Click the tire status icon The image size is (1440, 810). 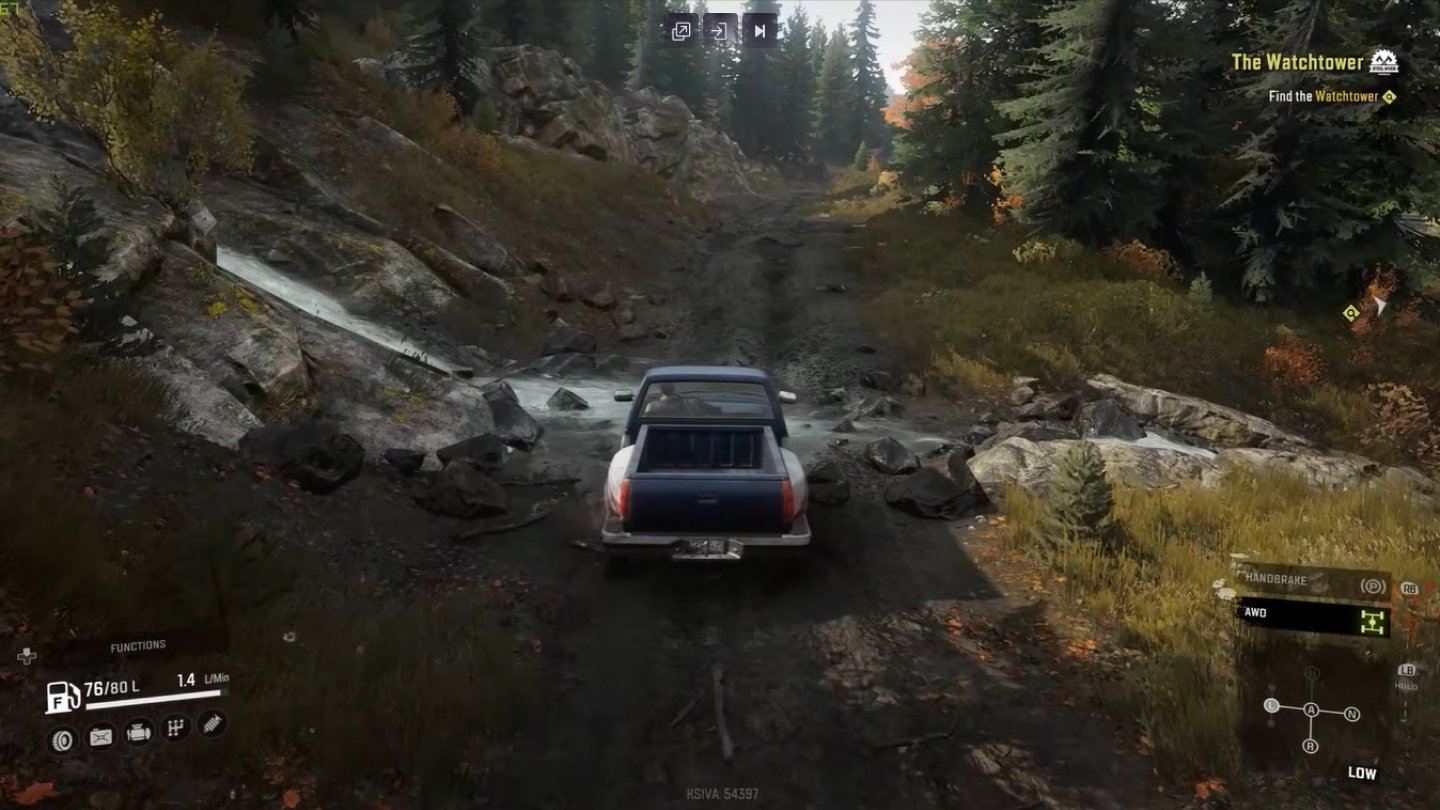63,739
